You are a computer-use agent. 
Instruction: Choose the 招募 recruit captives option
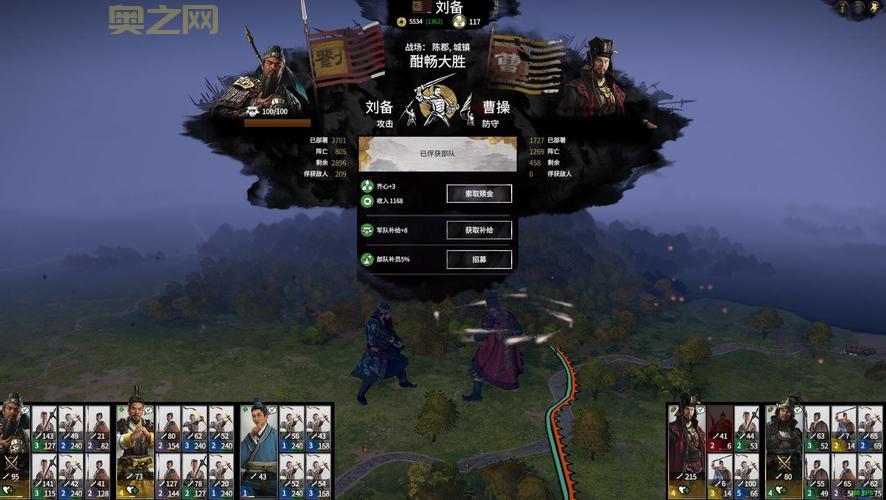pyautogui.click(x=479, y=259)
